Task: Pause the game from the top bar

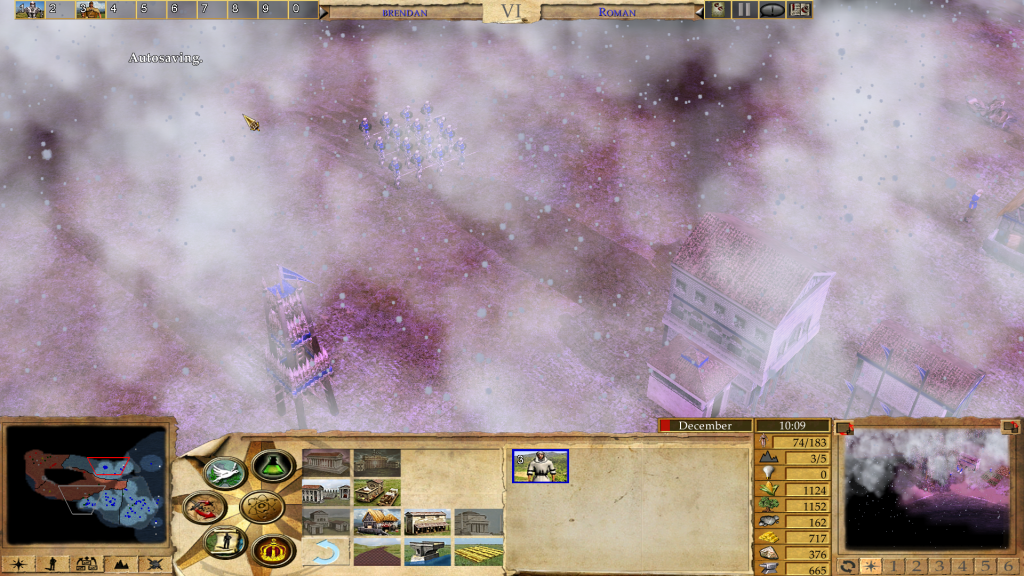Action: click(744, 10)
